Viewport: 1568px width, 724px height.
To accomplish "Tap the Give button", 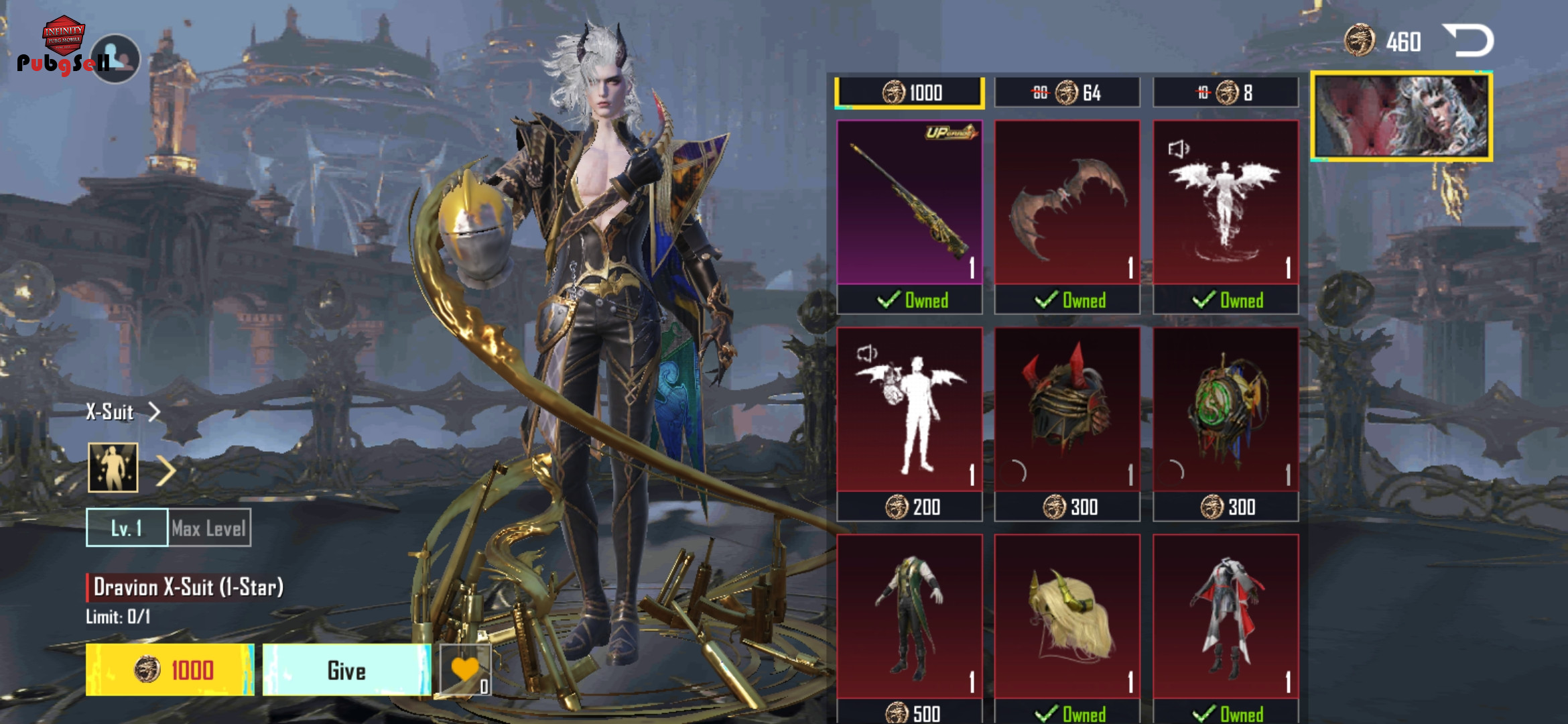I will pos(346,670).
